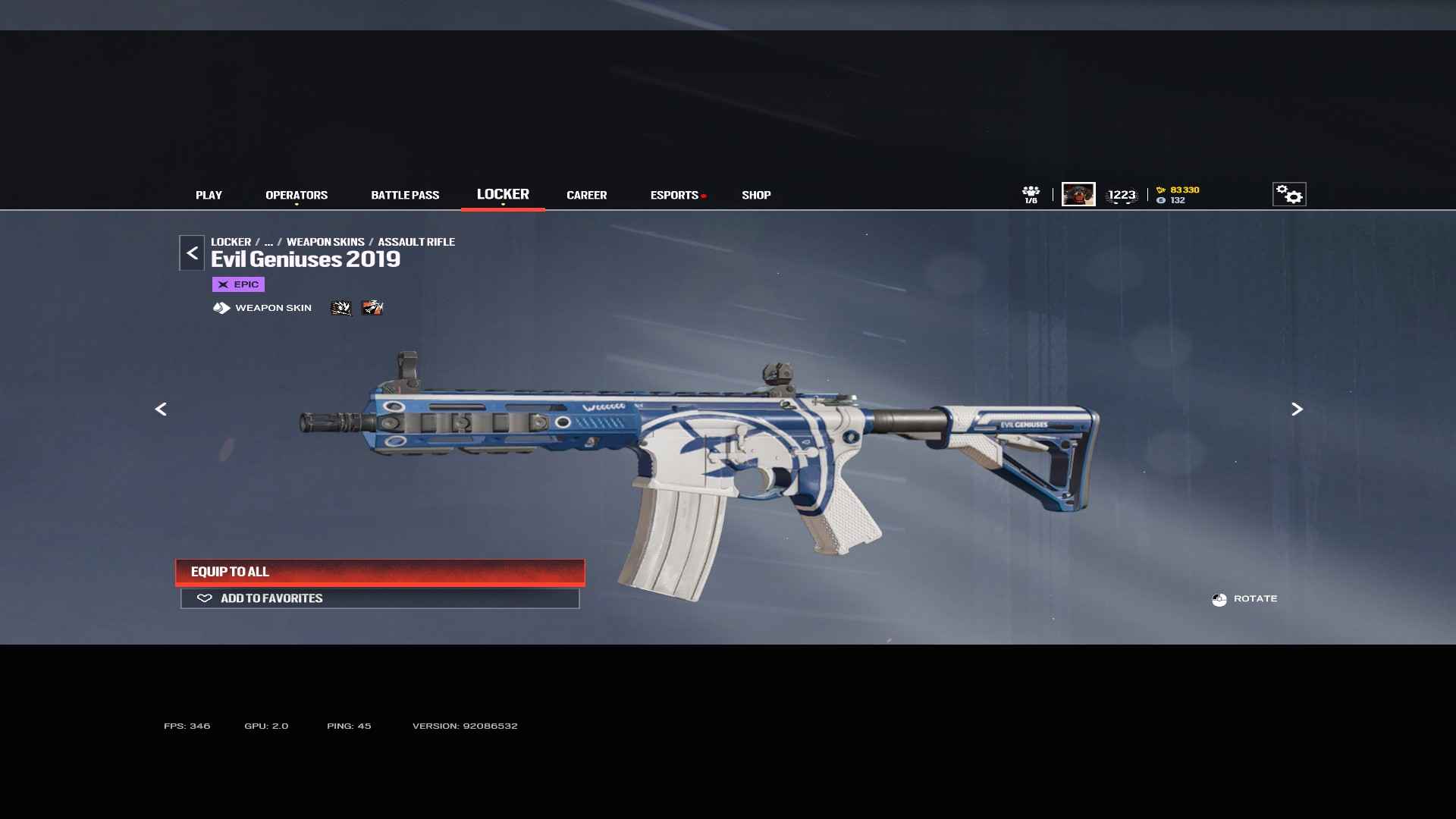Show the Esports tab

coord(674,195)
